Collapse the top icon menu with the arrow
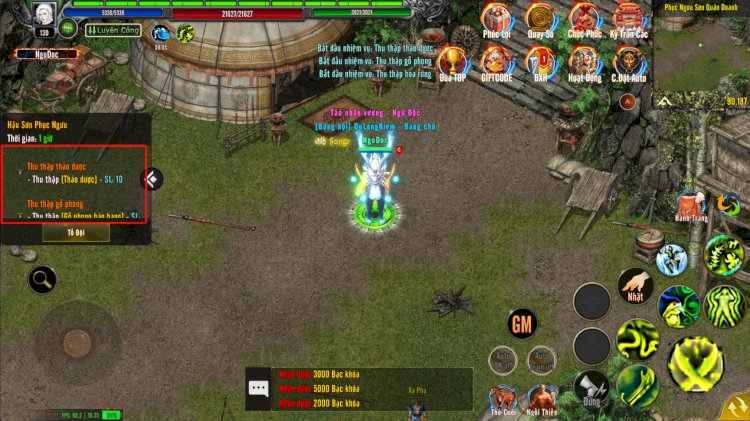This screenshot has width=750, height=421. click(x=628, y=101)
